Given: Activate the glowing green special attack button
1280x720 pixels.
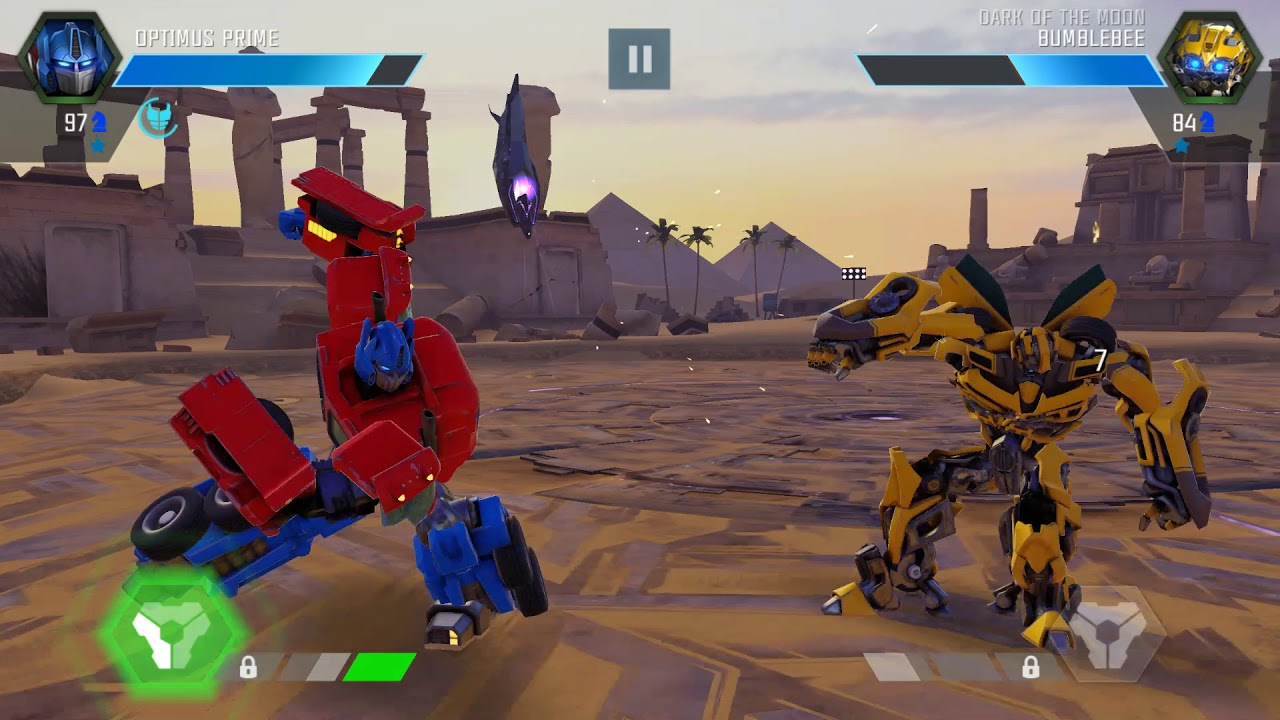Looking at the screenshot, I should coord(171,631).
